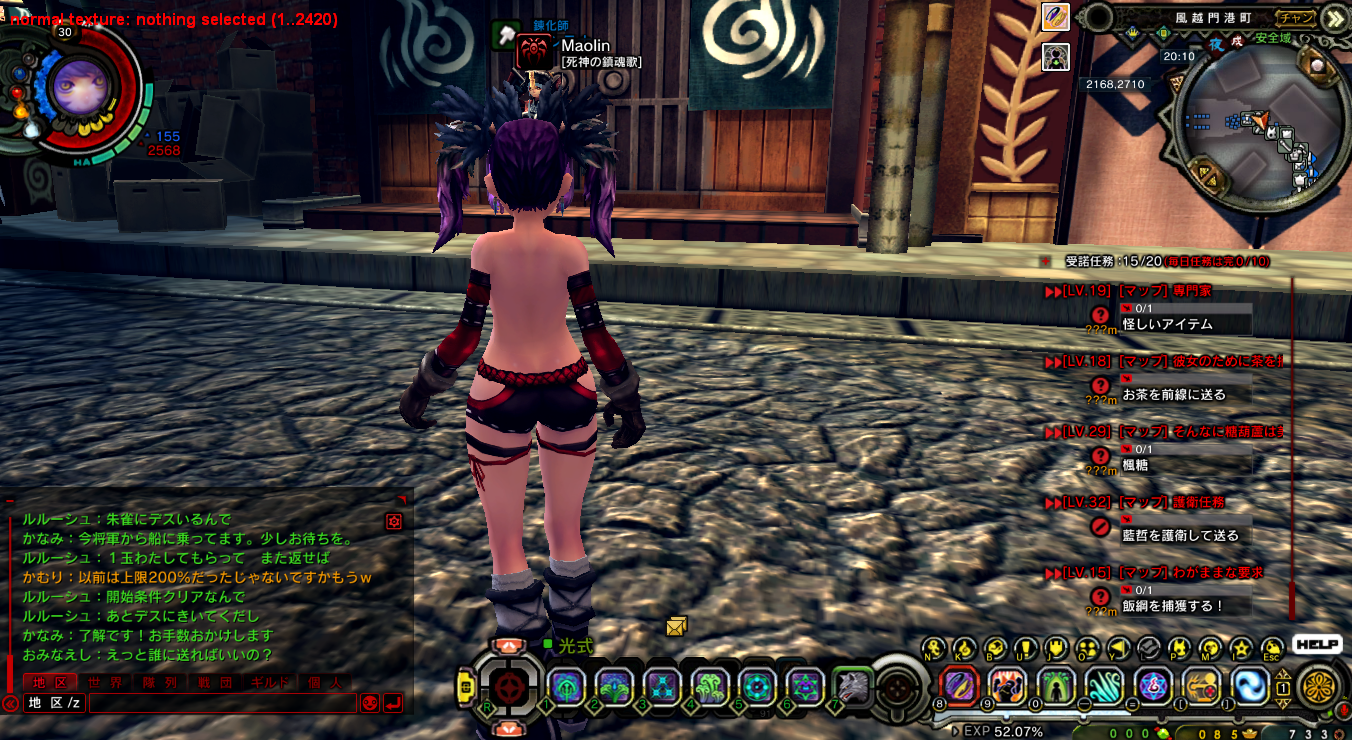Image resolution: width=1352 pixels, height=740 pixels.
Task: Use the green mushroom skill in slot 4
Action: [709, 687]
